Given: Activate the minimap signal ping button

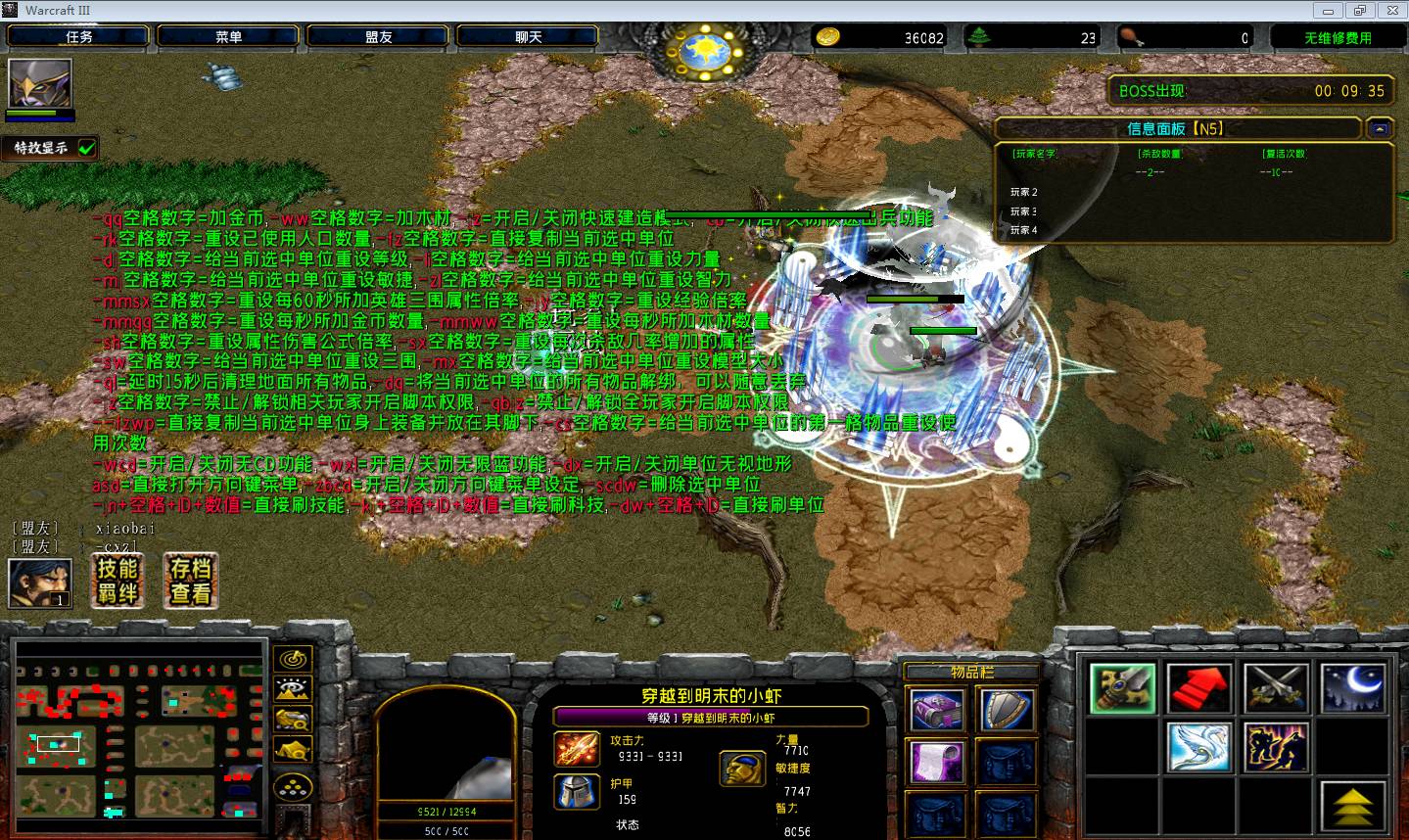Looking at the screenshot, I should tap(294, 660).
